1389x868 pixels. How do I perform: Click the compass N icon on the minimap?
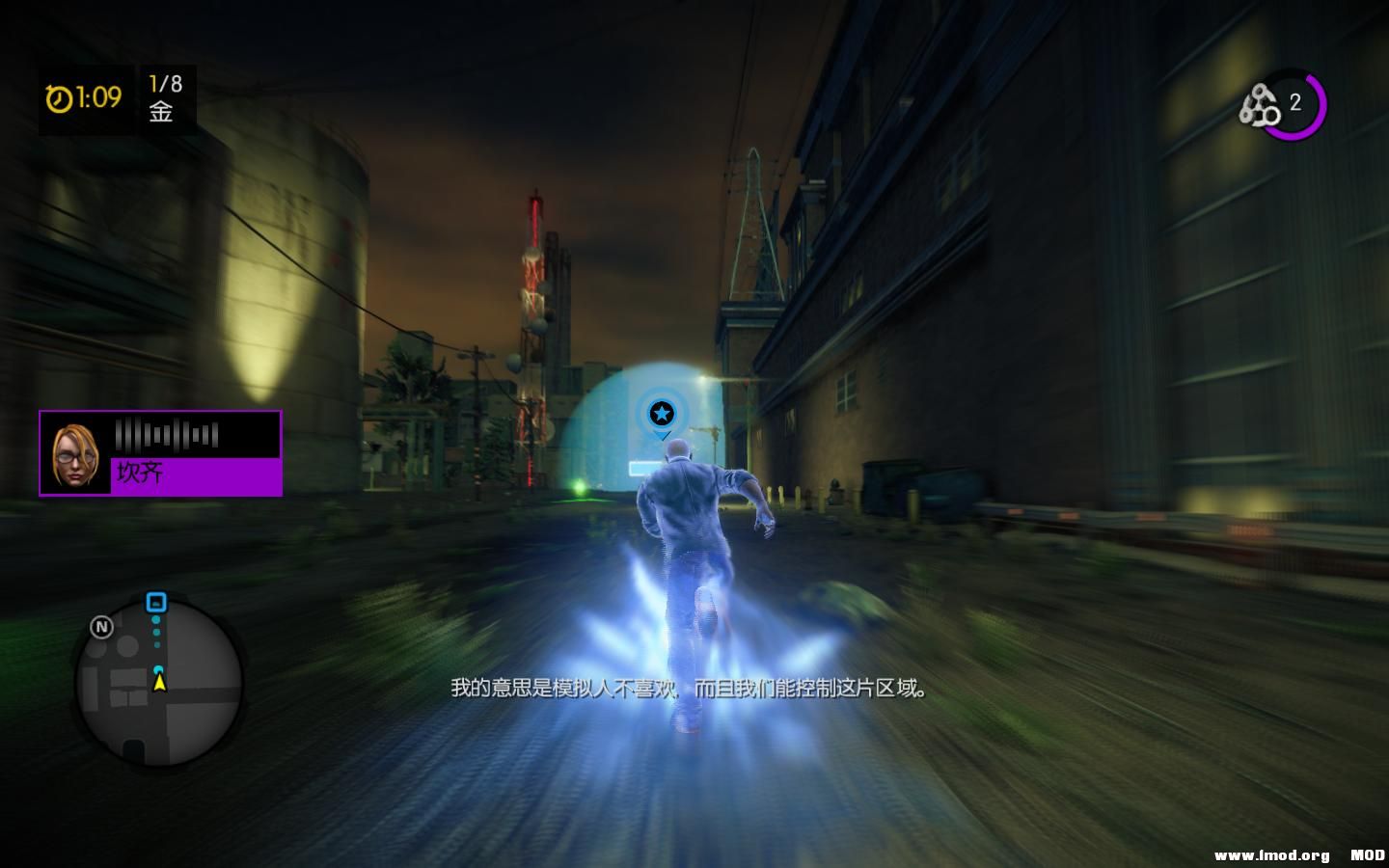(101, 627)
